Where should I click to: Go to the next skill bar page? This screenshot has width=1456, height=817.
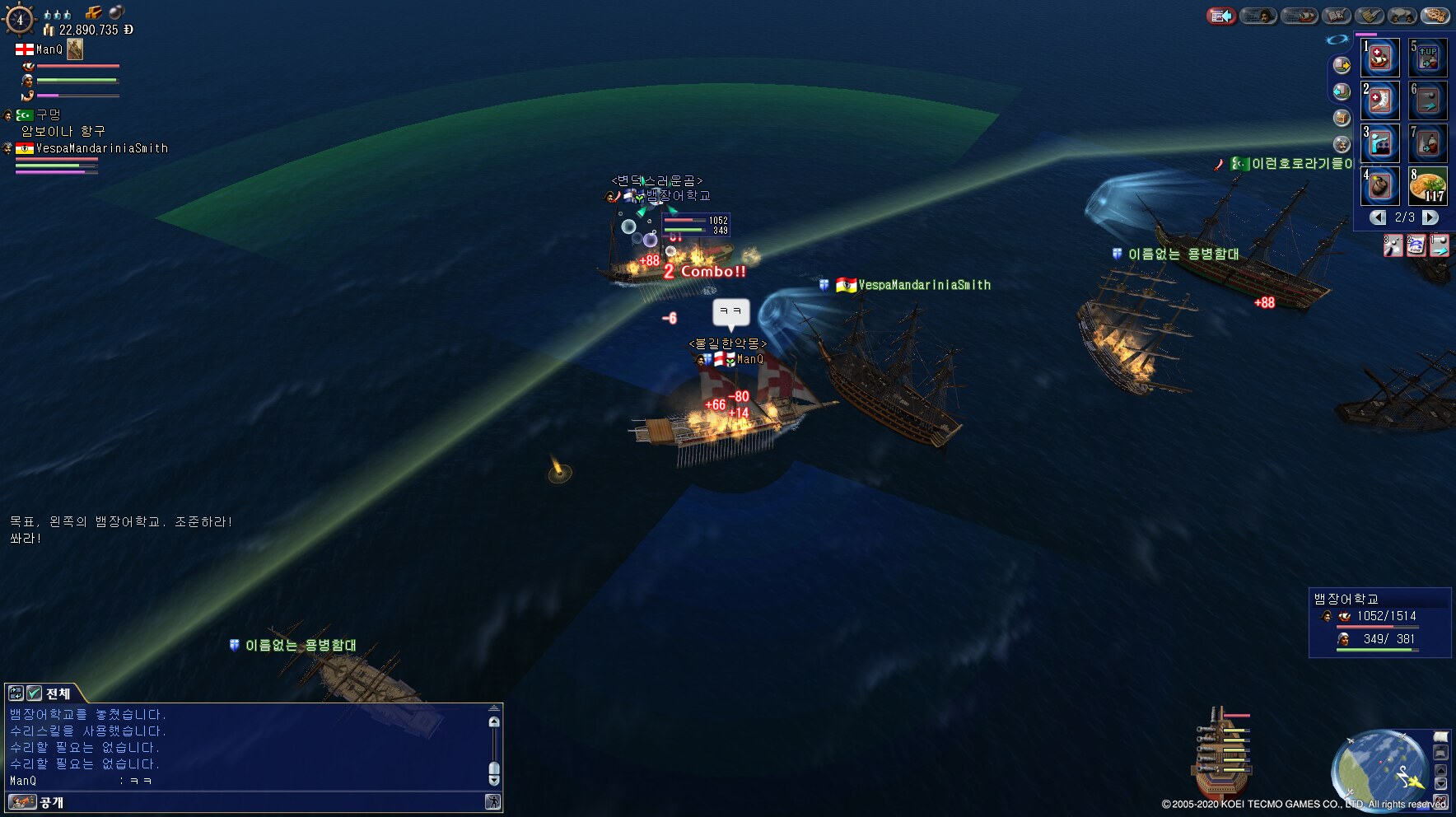click(1430, 217)
